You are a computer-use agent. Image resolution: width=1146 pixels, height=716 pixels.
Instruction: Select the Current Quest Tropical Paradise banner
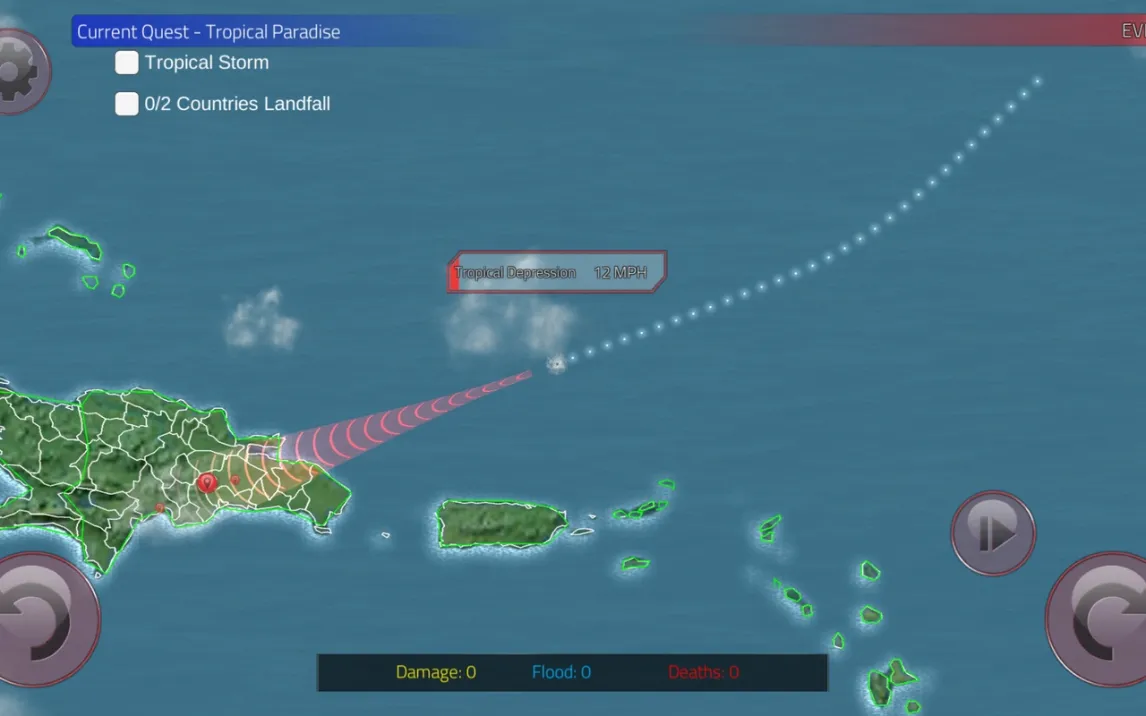coord(209,32)
